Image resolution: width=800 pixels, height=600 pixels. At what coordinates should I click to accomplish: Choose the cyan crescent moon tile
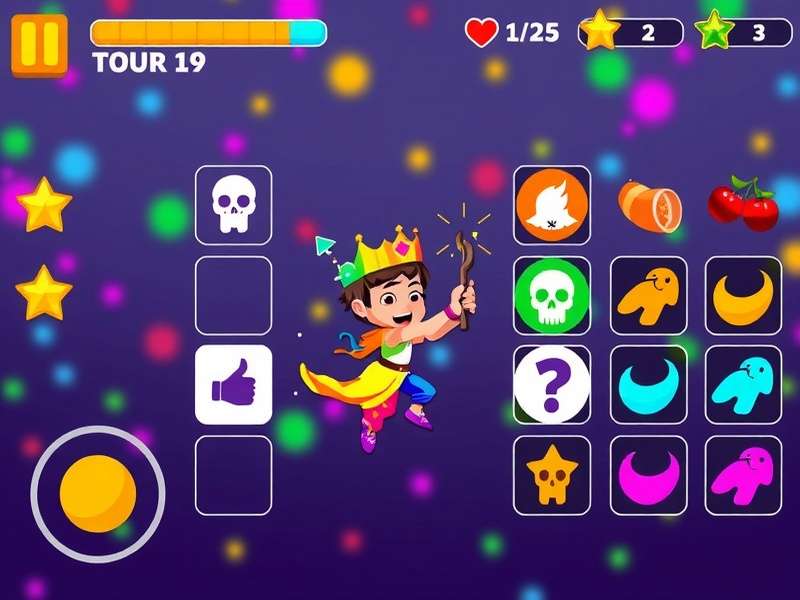[648, 385]
